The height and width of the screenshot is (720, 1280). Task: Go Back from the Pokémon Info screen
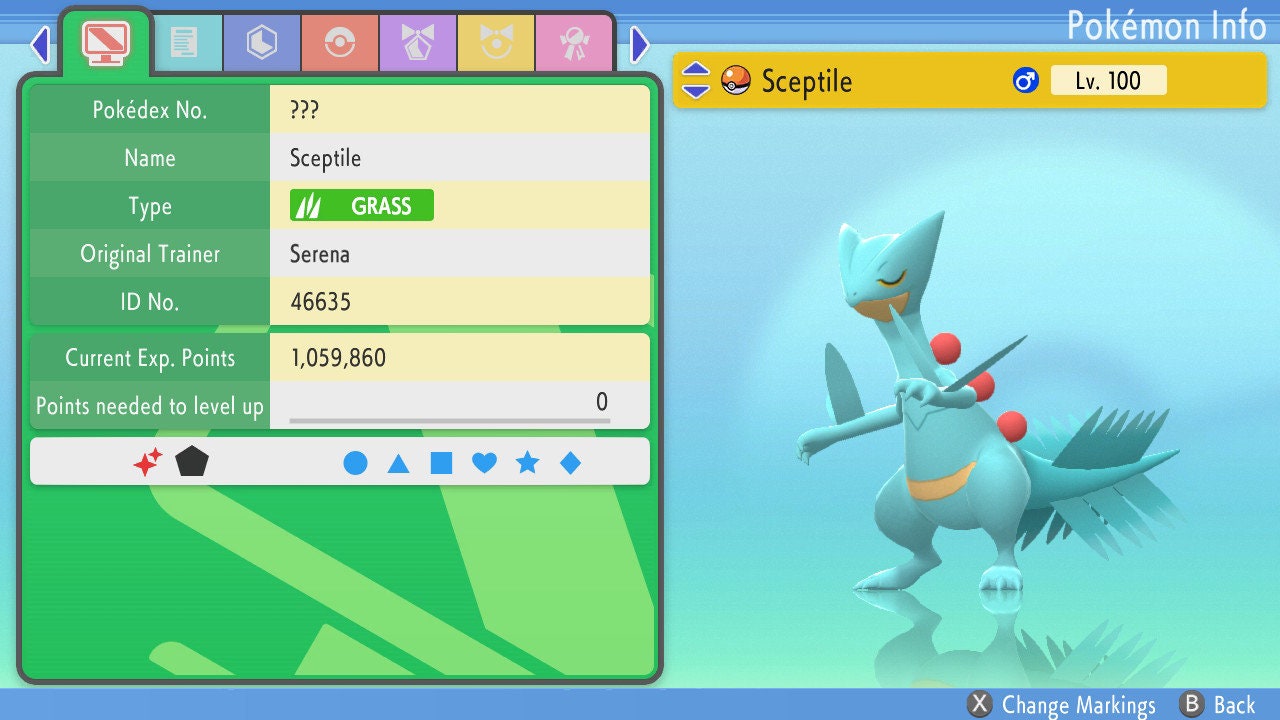click(x=1217, y=705)
